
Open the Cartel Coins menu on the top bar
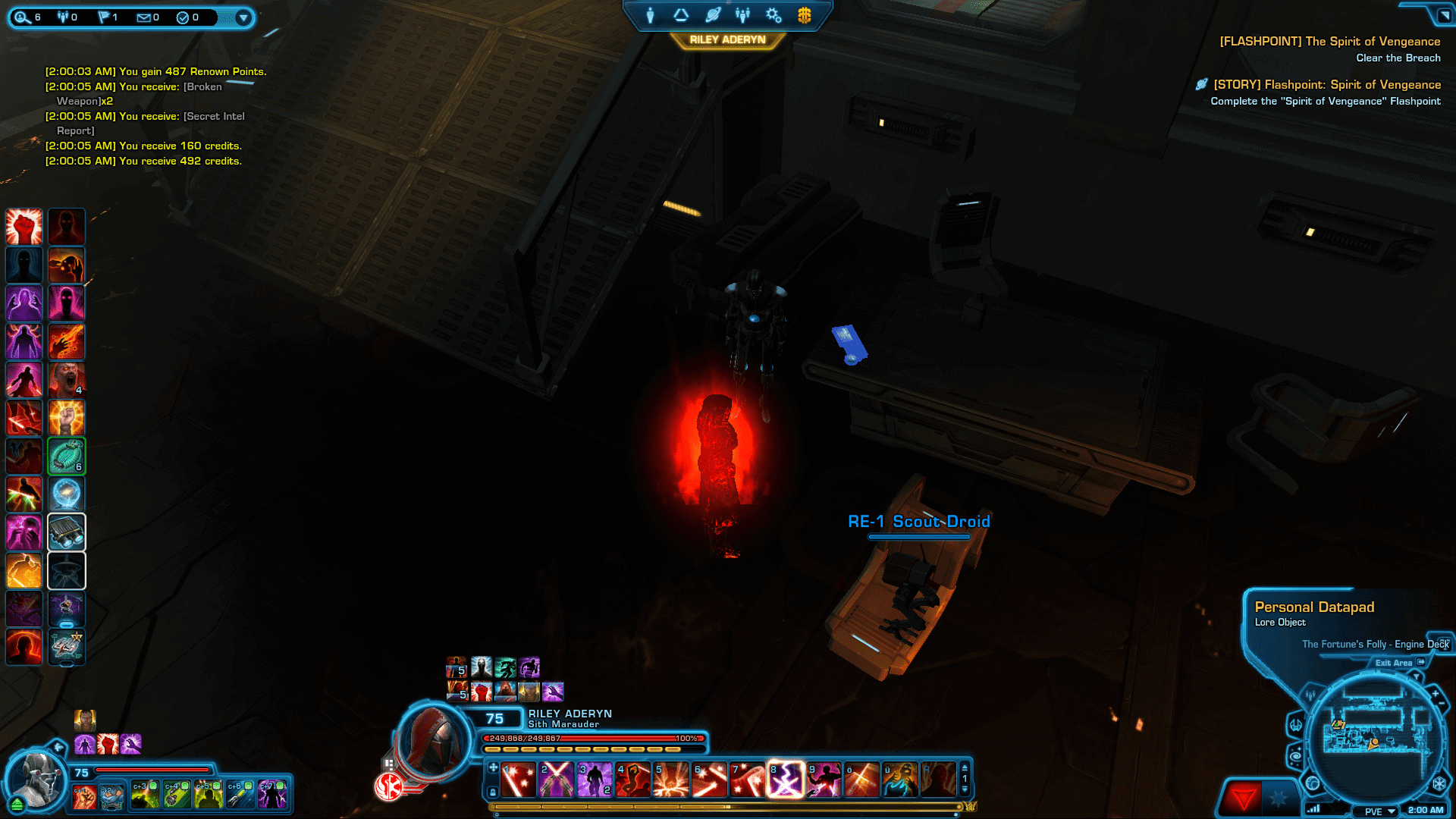click(805, 14)
